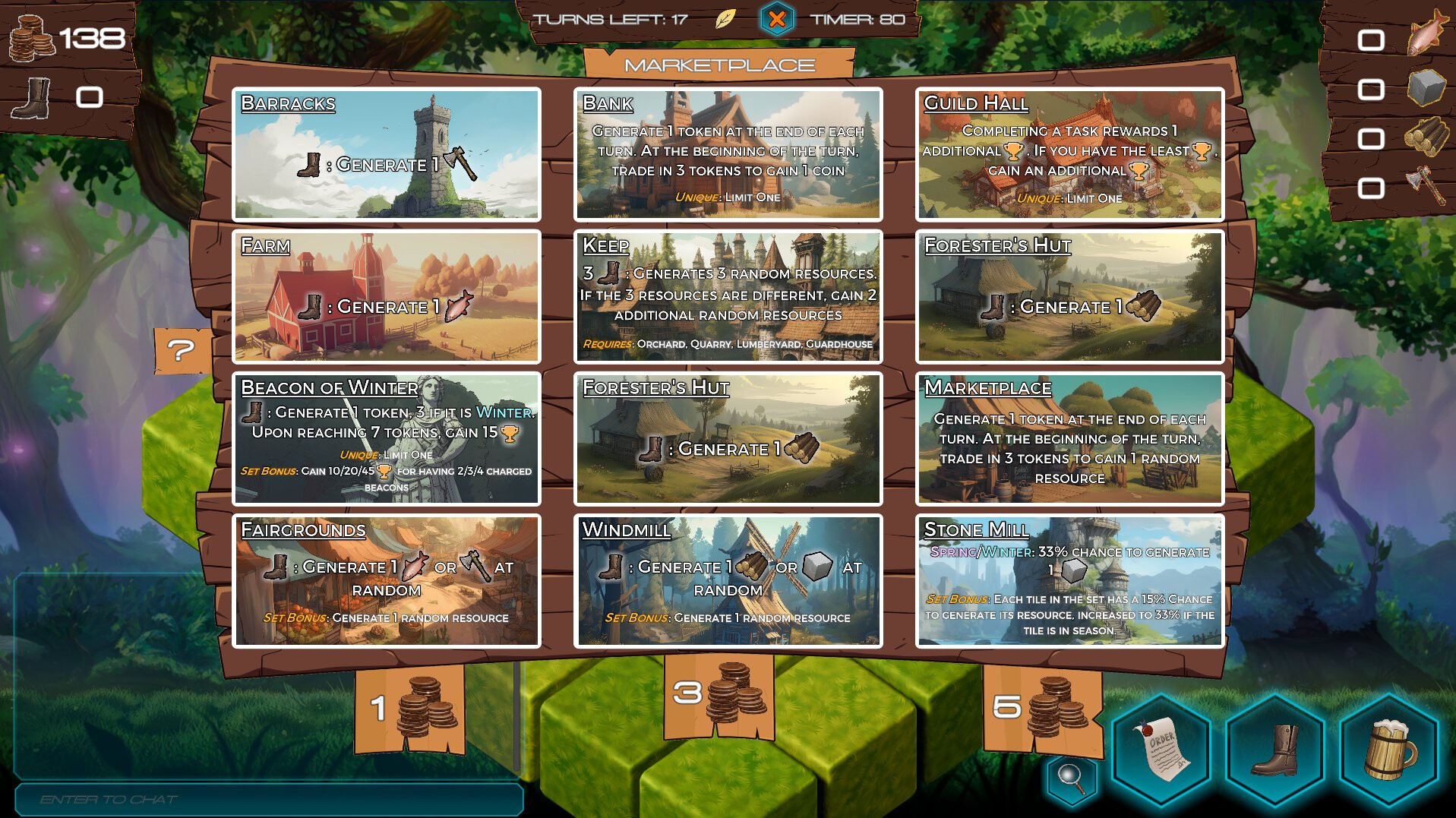Open the beer mug tavern panel
1456x818 pixels.
pos(1388,747)
